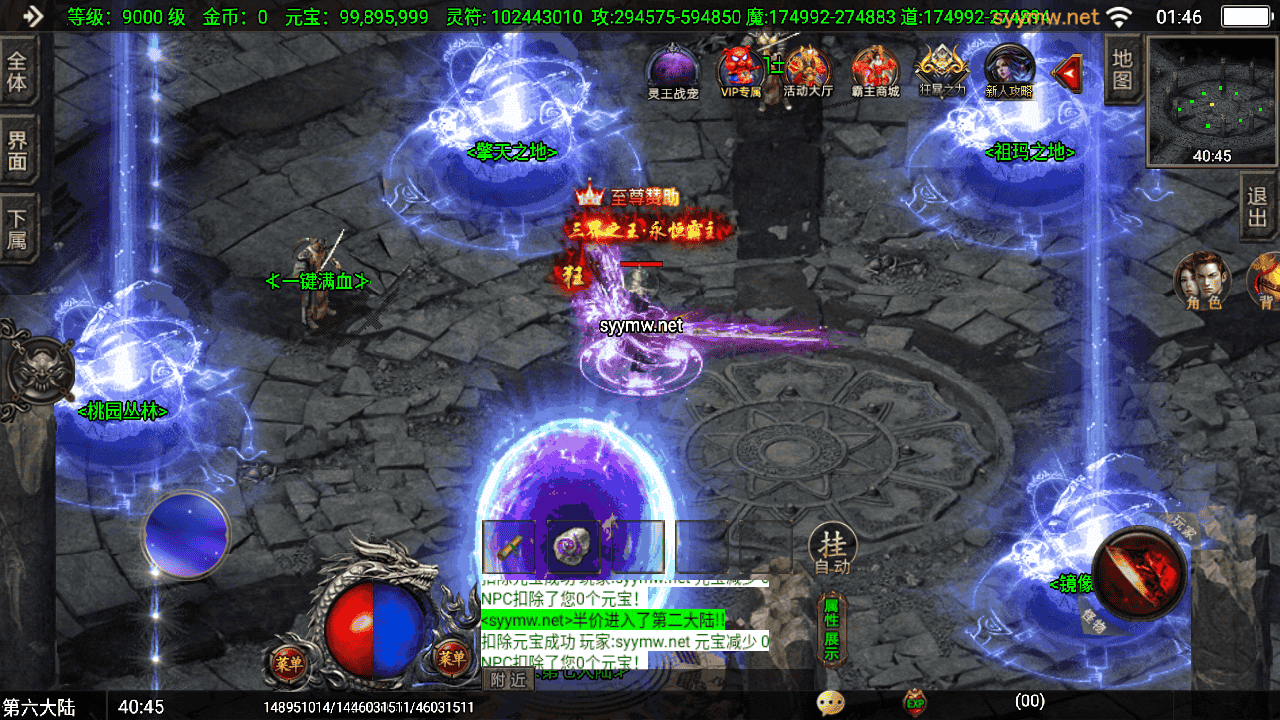Open the VIP专属 icon
The height and width of the screenshot is (720, 1280).
pos(741,71)
